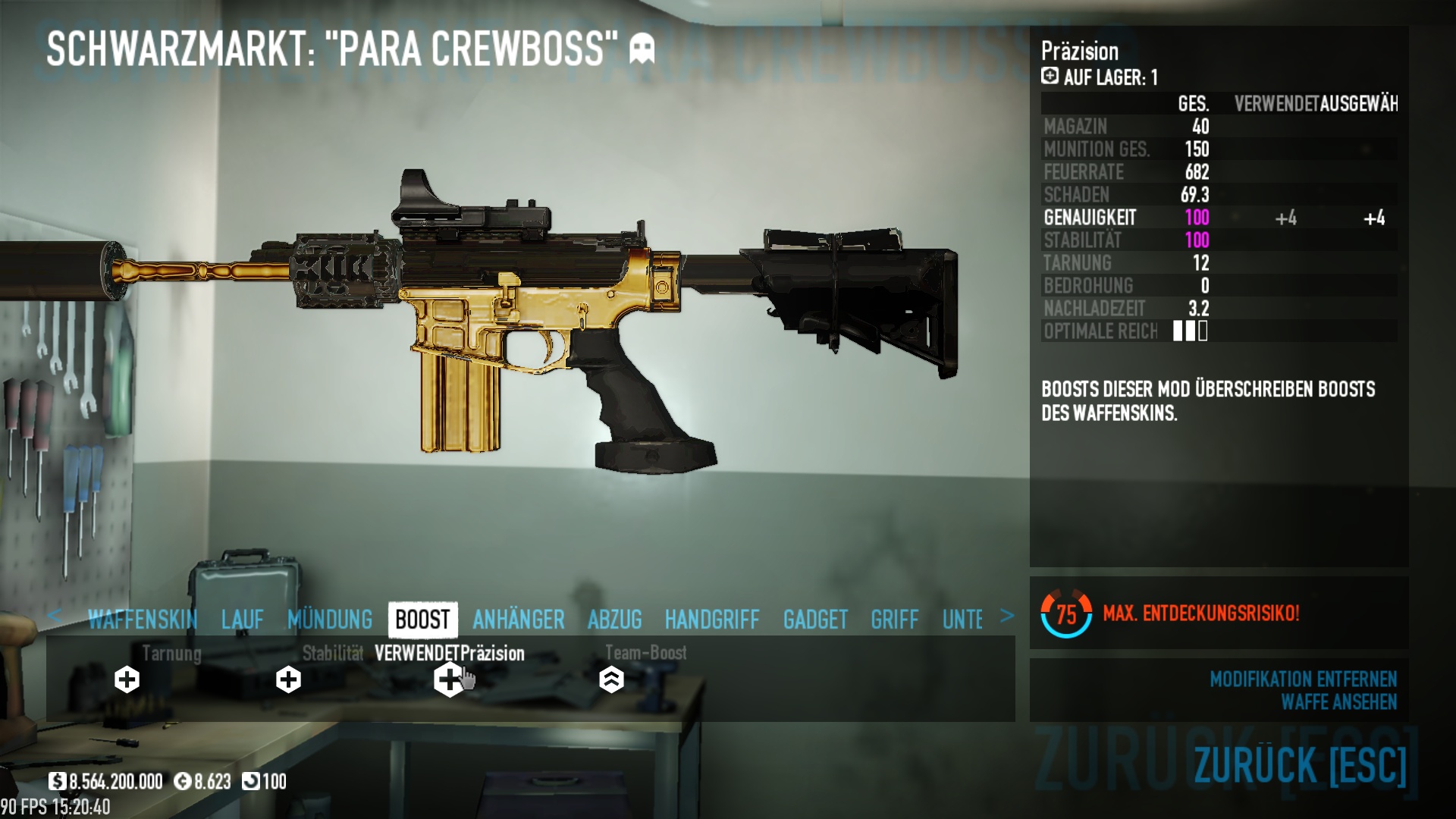Select the MÜNDUNG tab

click(x=330, y=620)
